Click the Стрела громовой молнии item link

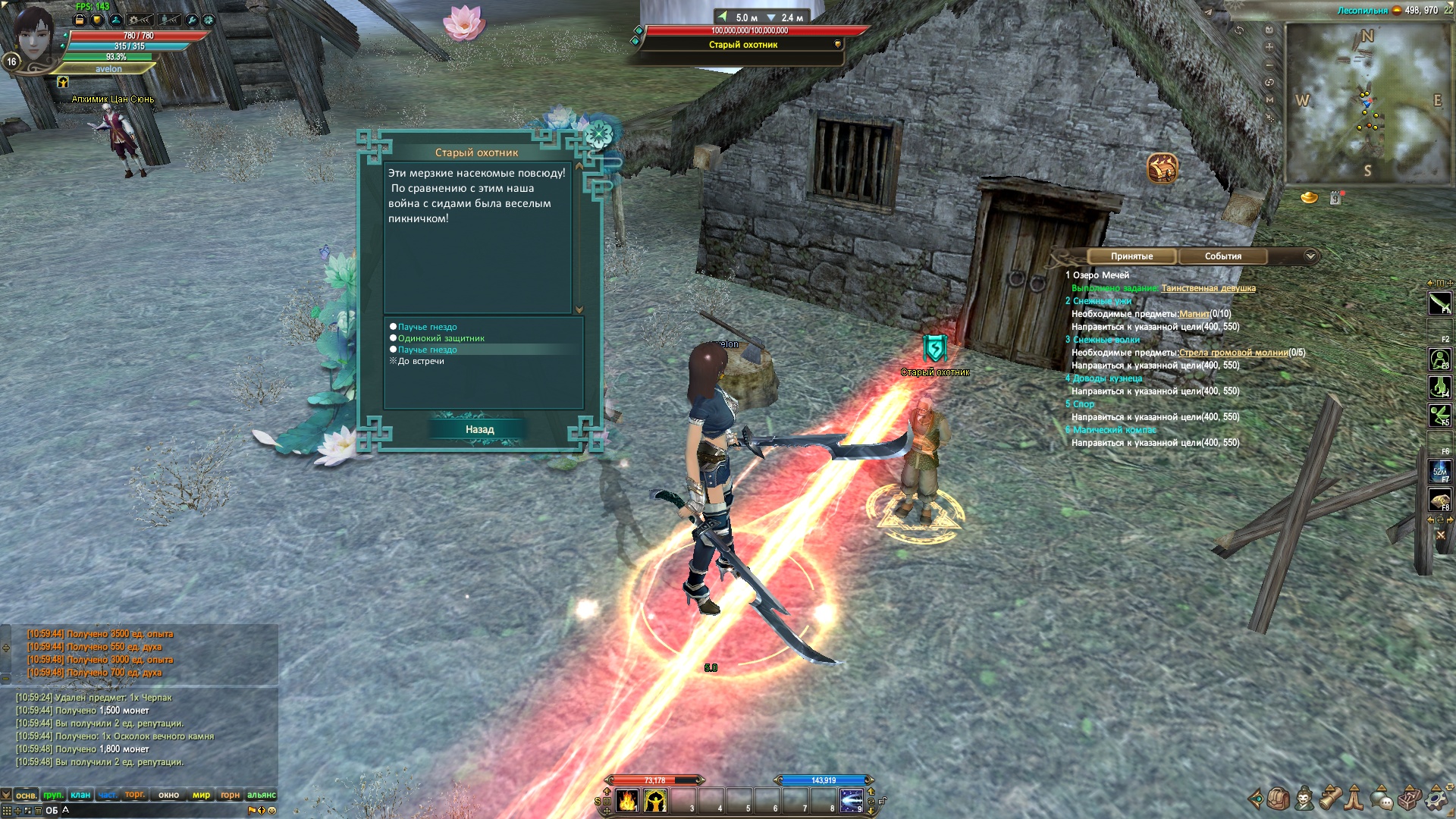(1233, 353)
